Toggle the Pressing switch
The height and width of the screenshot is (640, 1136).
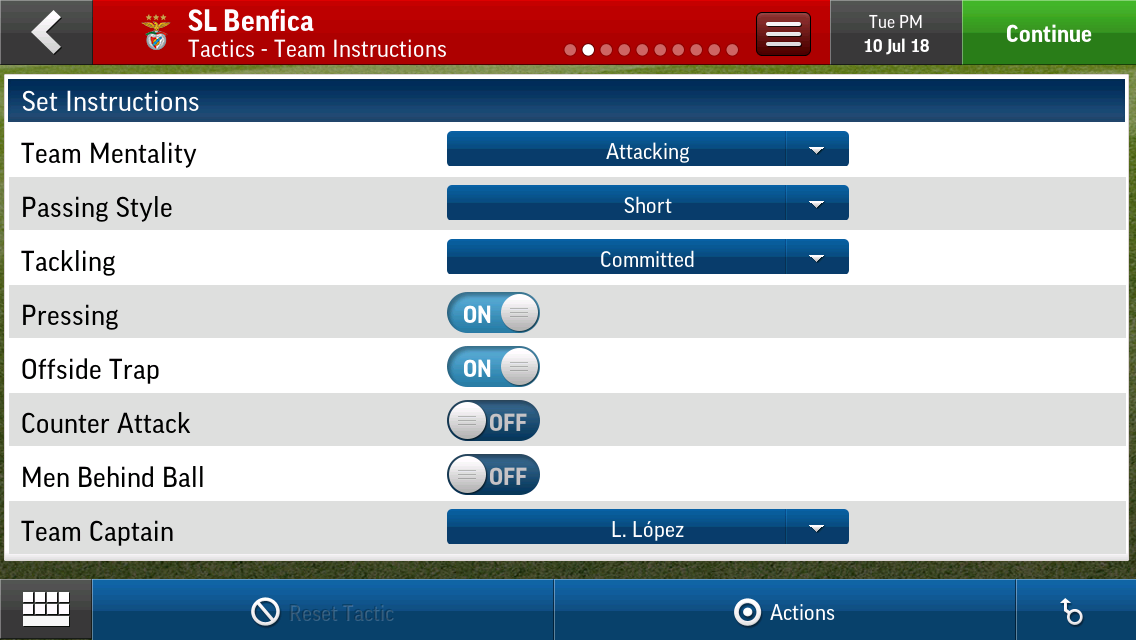493,314
